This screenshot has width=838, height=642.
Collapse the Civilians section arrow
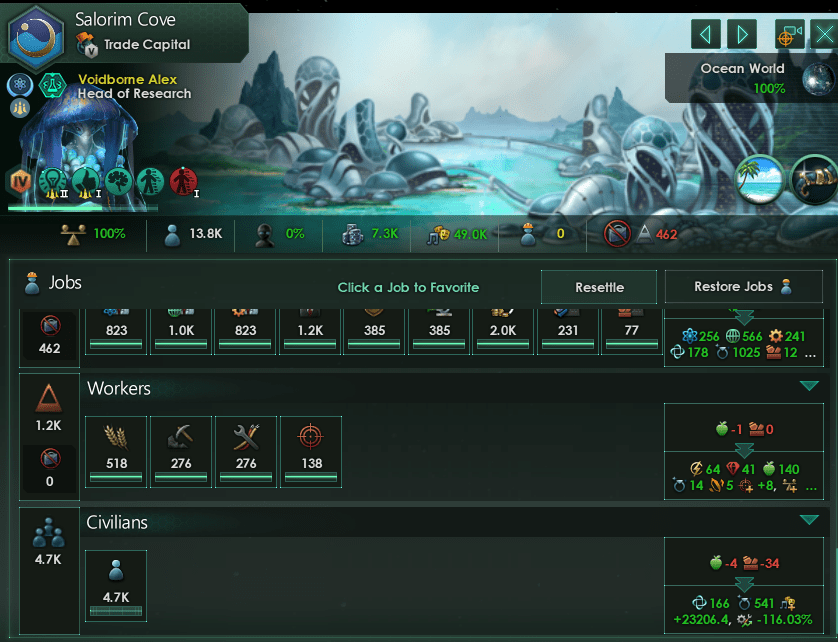pyautogui.click(x=809, y=520)
